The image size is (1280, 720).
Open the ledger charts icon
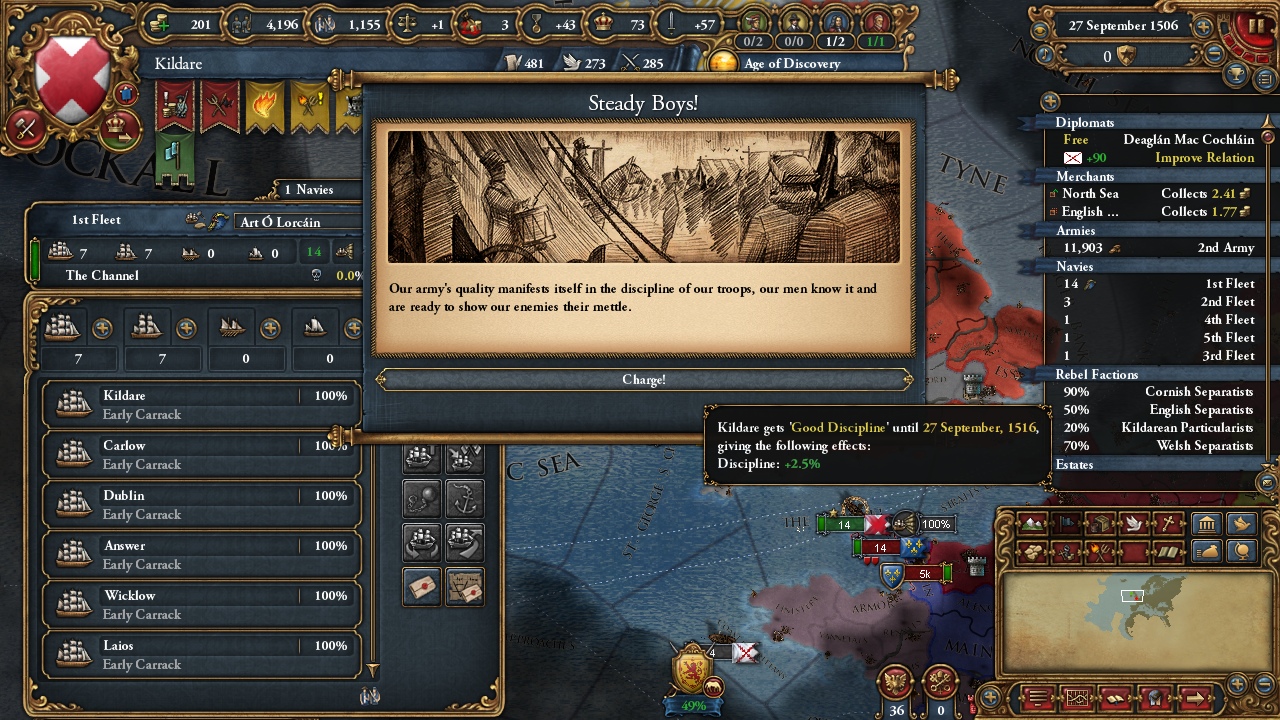[1077, 698]
